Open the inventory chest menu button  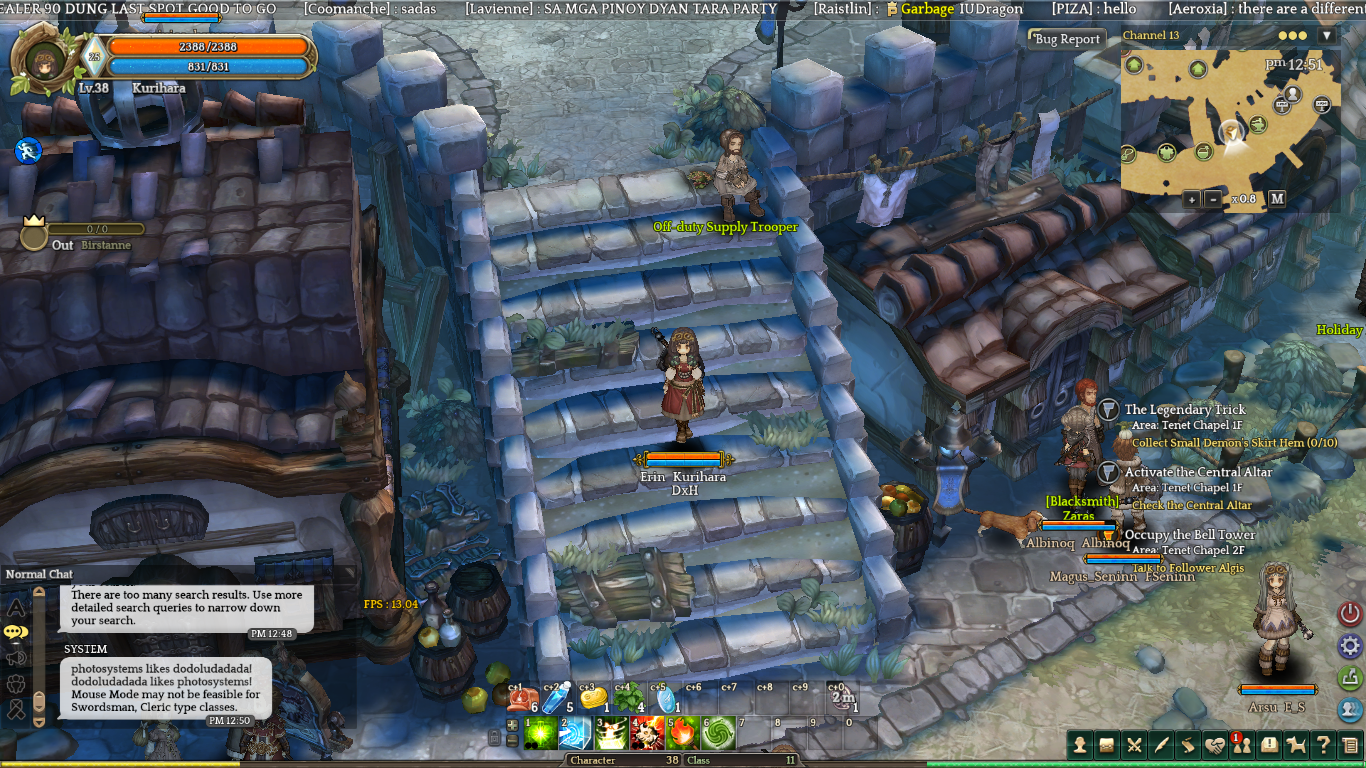1107,744
